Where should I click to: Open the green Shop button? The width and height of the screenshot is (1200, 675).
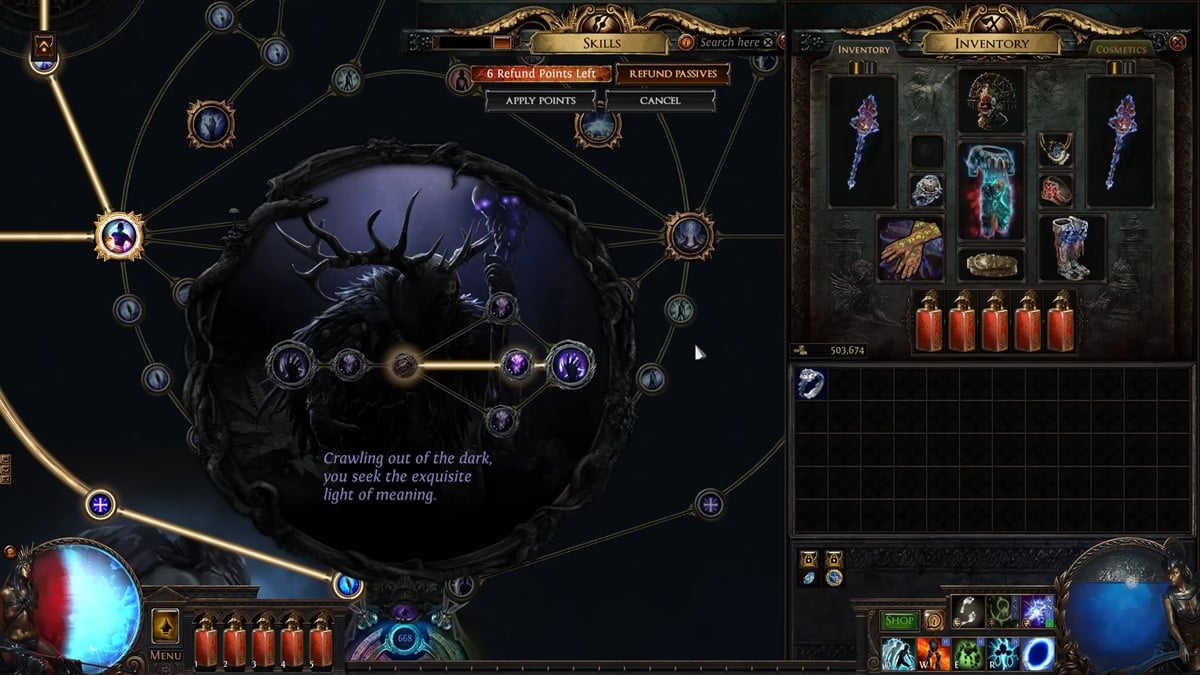[899, 621]
